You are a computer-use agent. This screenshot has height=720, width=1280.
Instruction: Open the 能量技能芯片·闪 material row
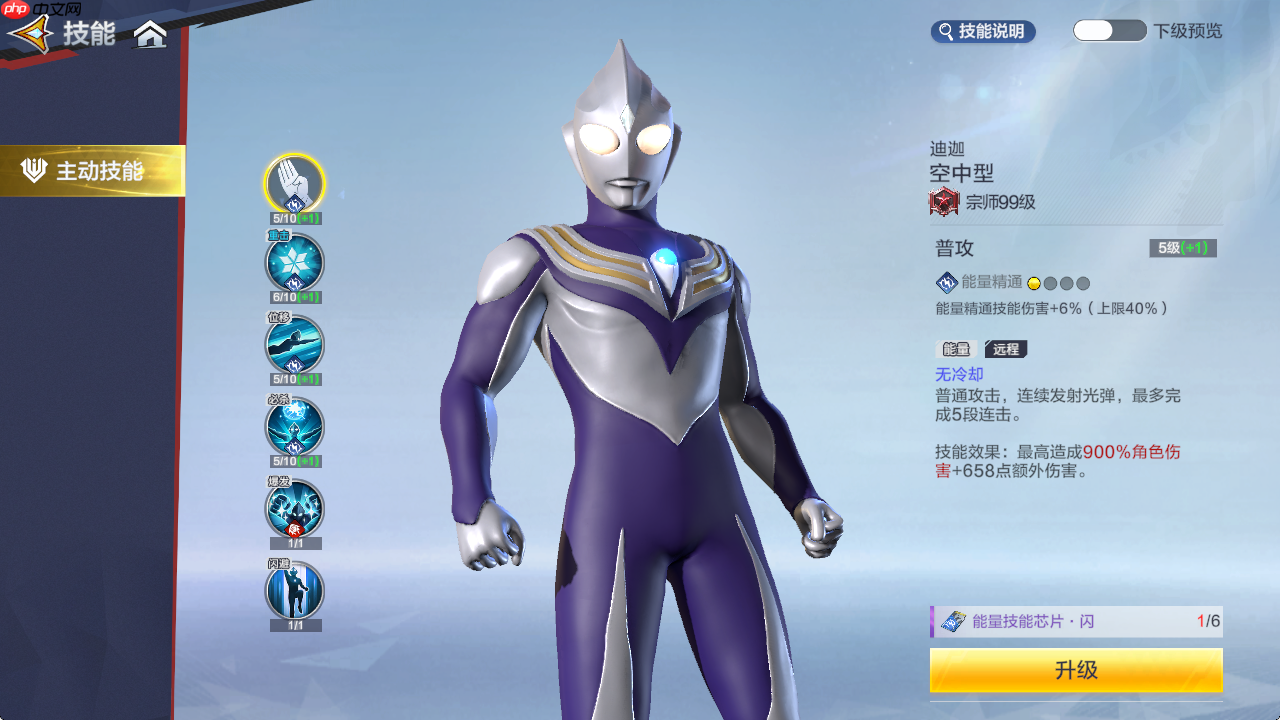[1076, 621]
